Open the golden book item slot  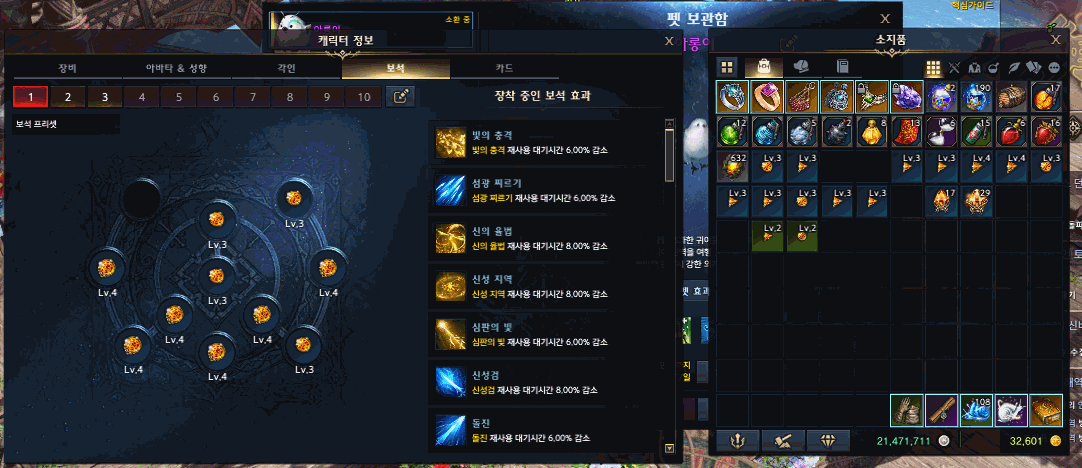point(1045,410)
